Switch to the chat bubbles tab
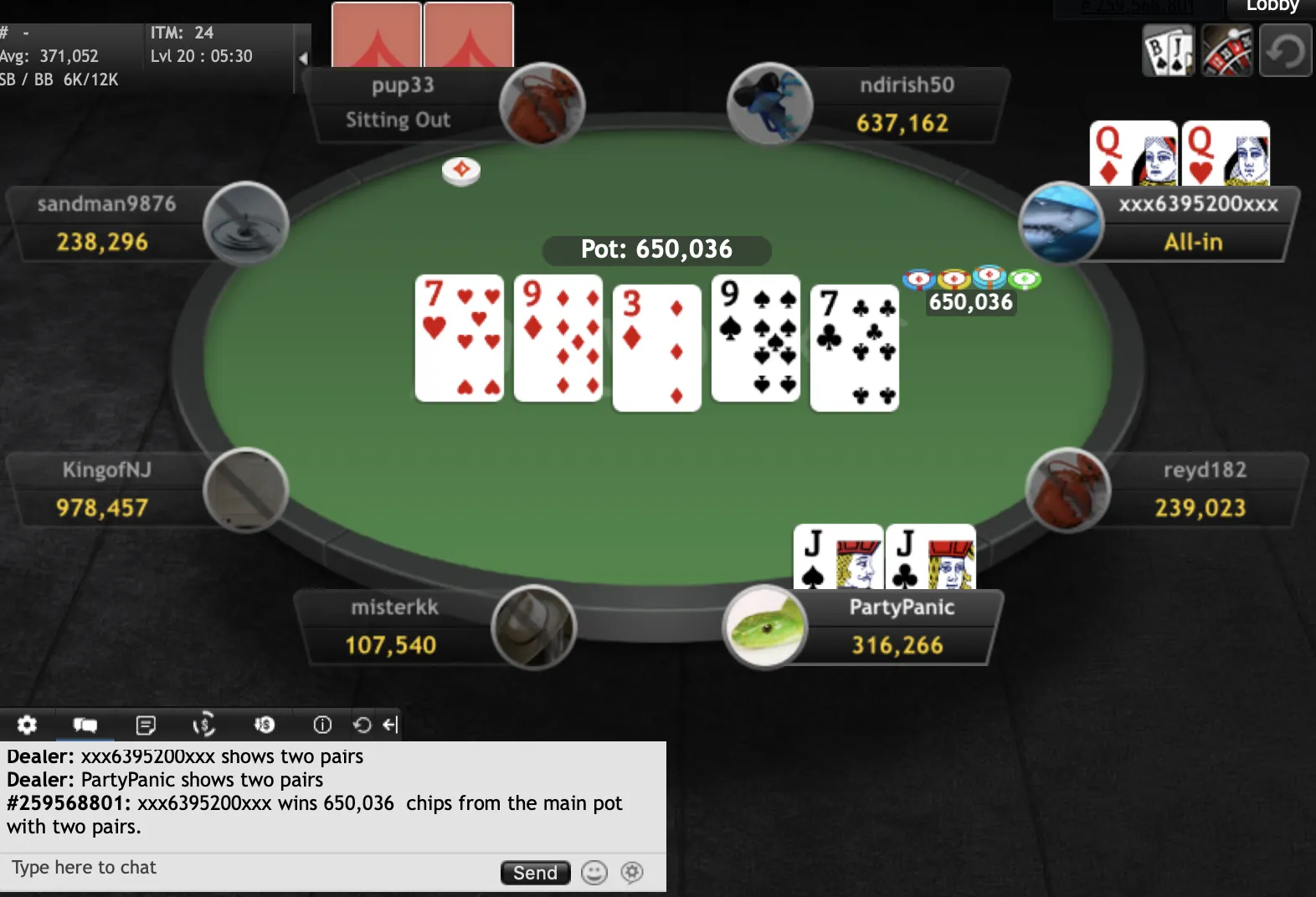 tap(85, 725)
